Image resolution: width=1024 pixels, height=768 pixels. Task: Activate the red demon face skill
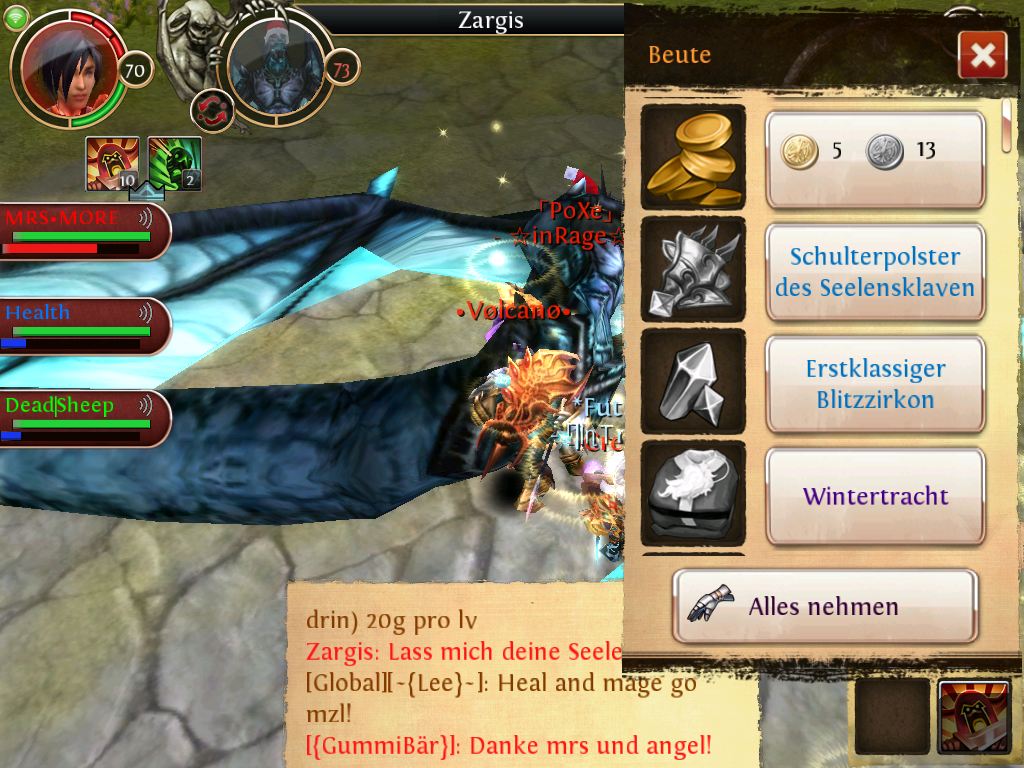click(x=973, y=717)
